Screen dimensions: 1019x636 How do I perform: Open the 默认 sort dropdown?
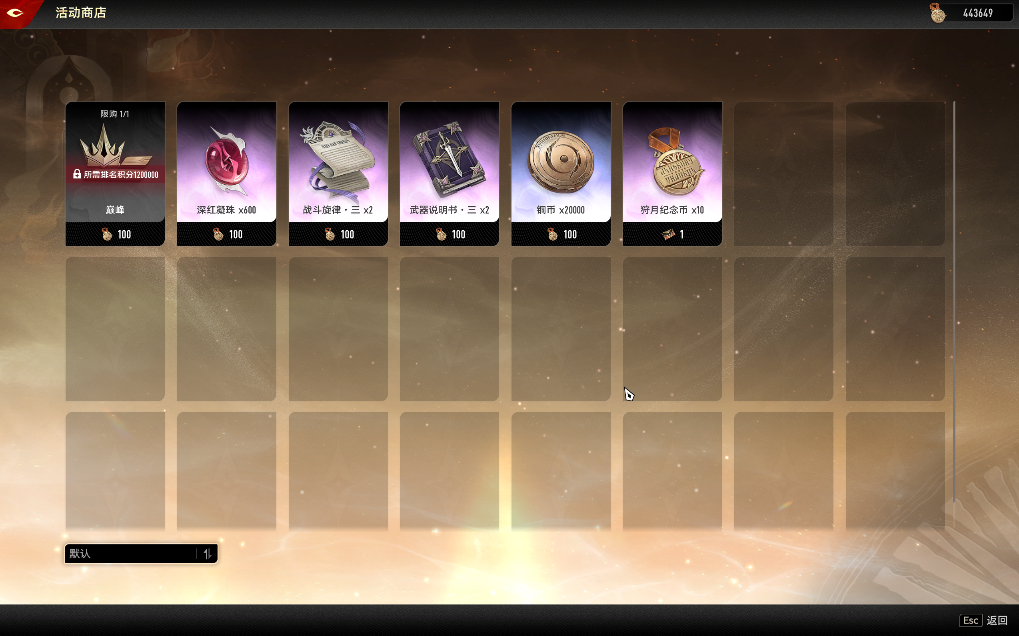131,554
